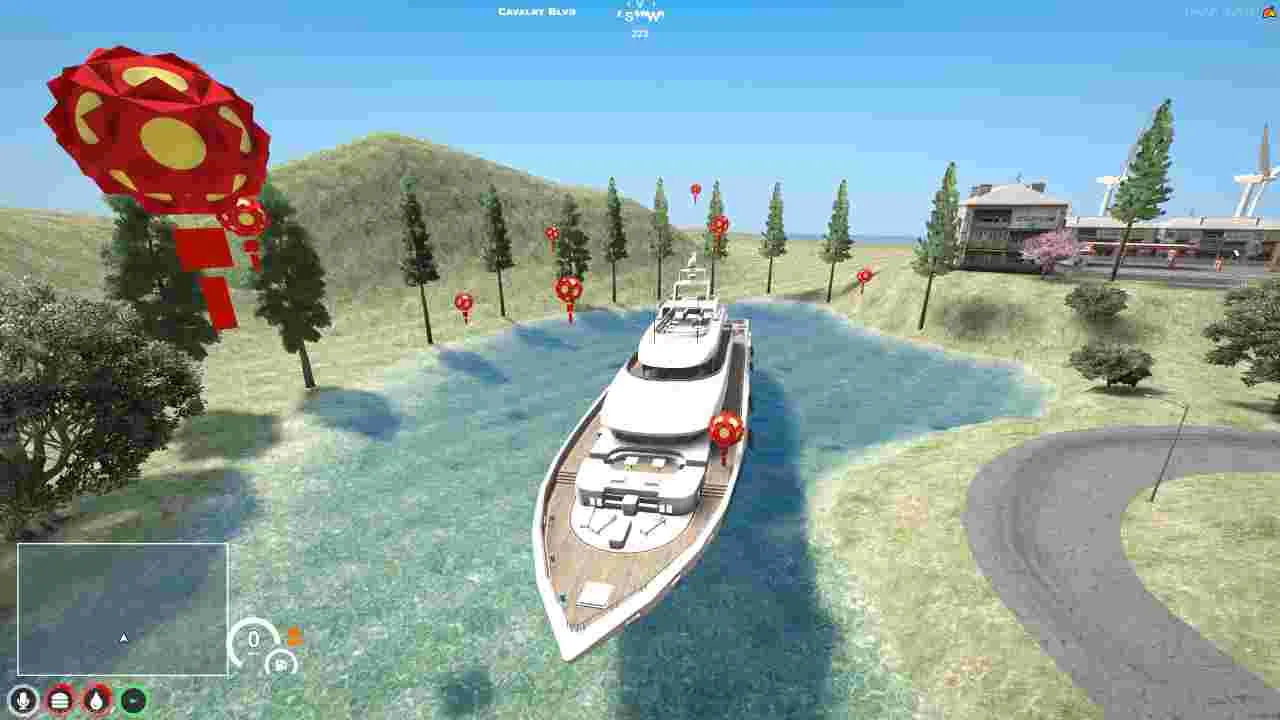This screenshot has width=1280, height=720.
Task: Click the W marker on the compass bar
Action: pyautogui.click(x=655, y=15)
